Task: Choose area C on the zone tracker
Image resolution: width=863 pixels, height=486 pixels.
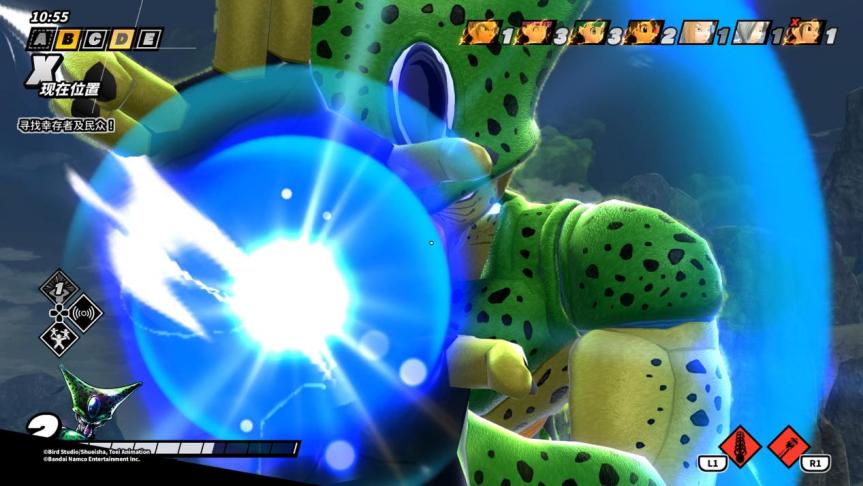Action: [x=94, y=40]
